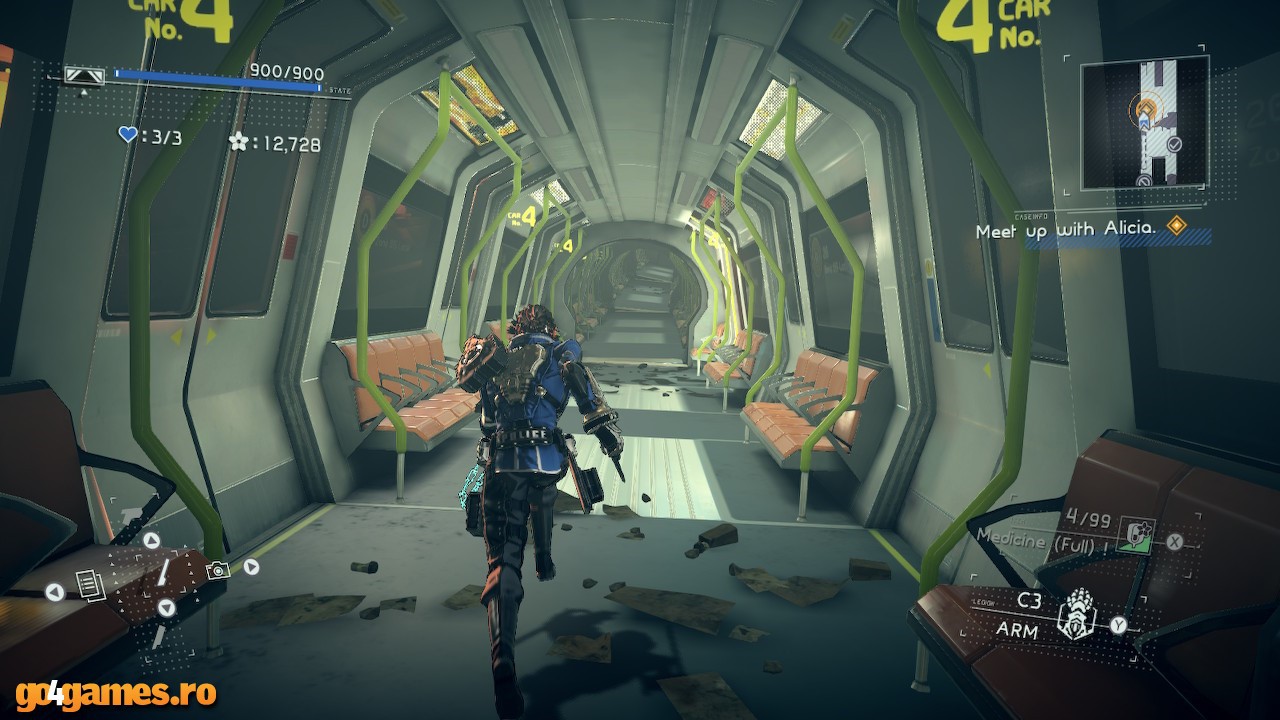Screen dimensions: 1280x720
Task: Select the Arm Legion icon
Action: 1076,613
